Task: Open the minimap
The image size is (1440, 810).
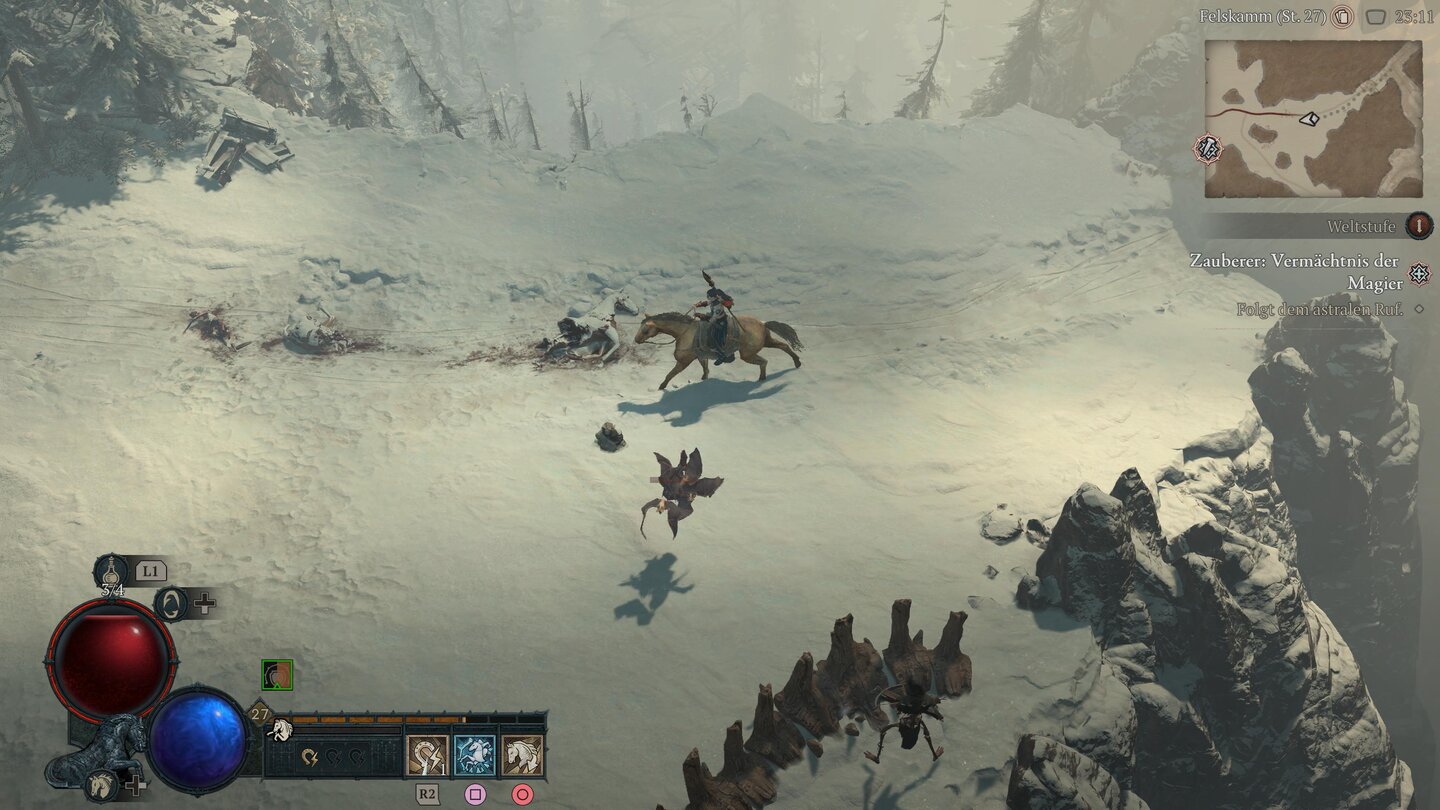Action: coord(1313,119)
